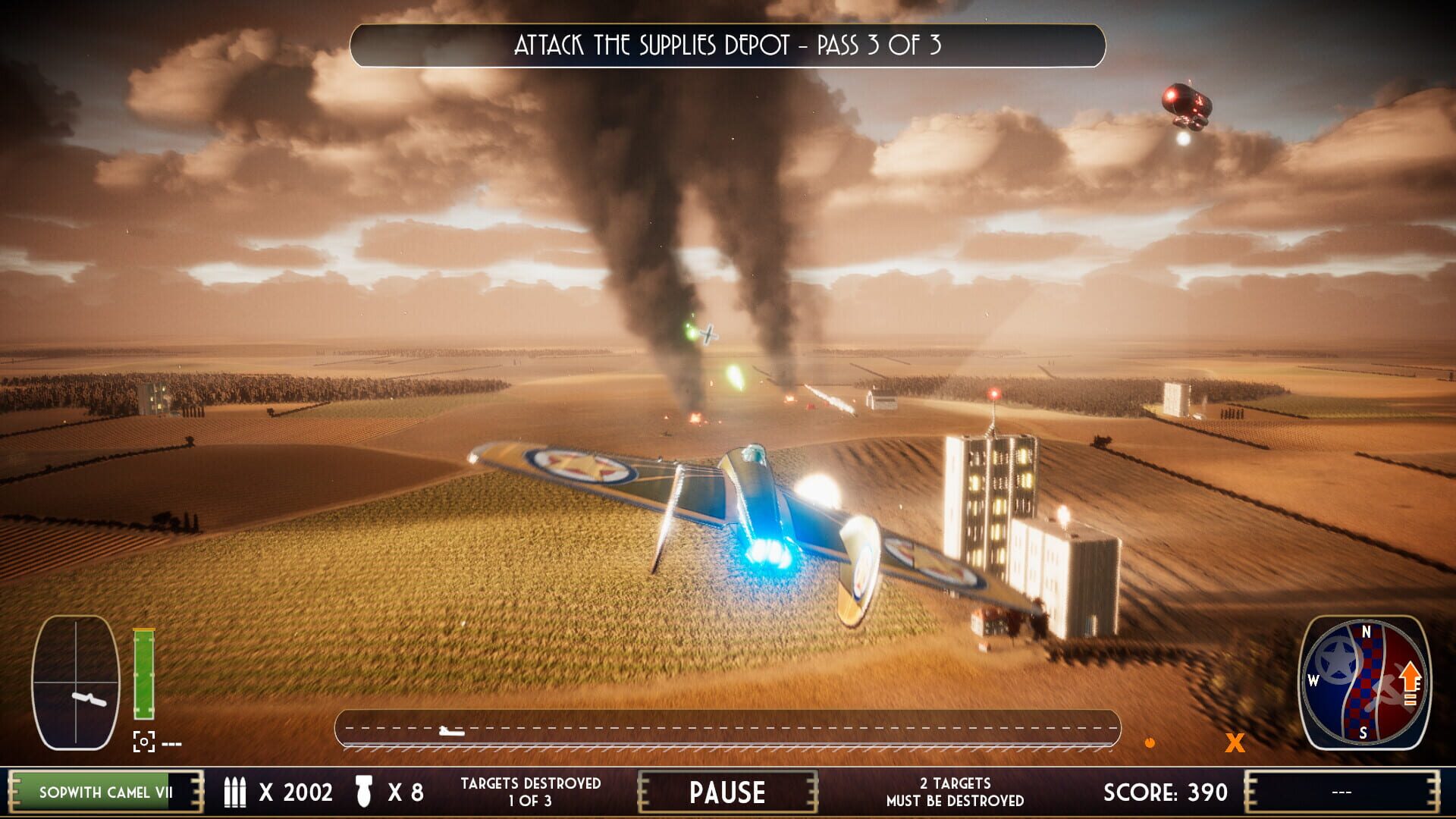
Task: Expand the 2 TARGETS MUST BE DESTROYED notice
Action: pos(953,792)
